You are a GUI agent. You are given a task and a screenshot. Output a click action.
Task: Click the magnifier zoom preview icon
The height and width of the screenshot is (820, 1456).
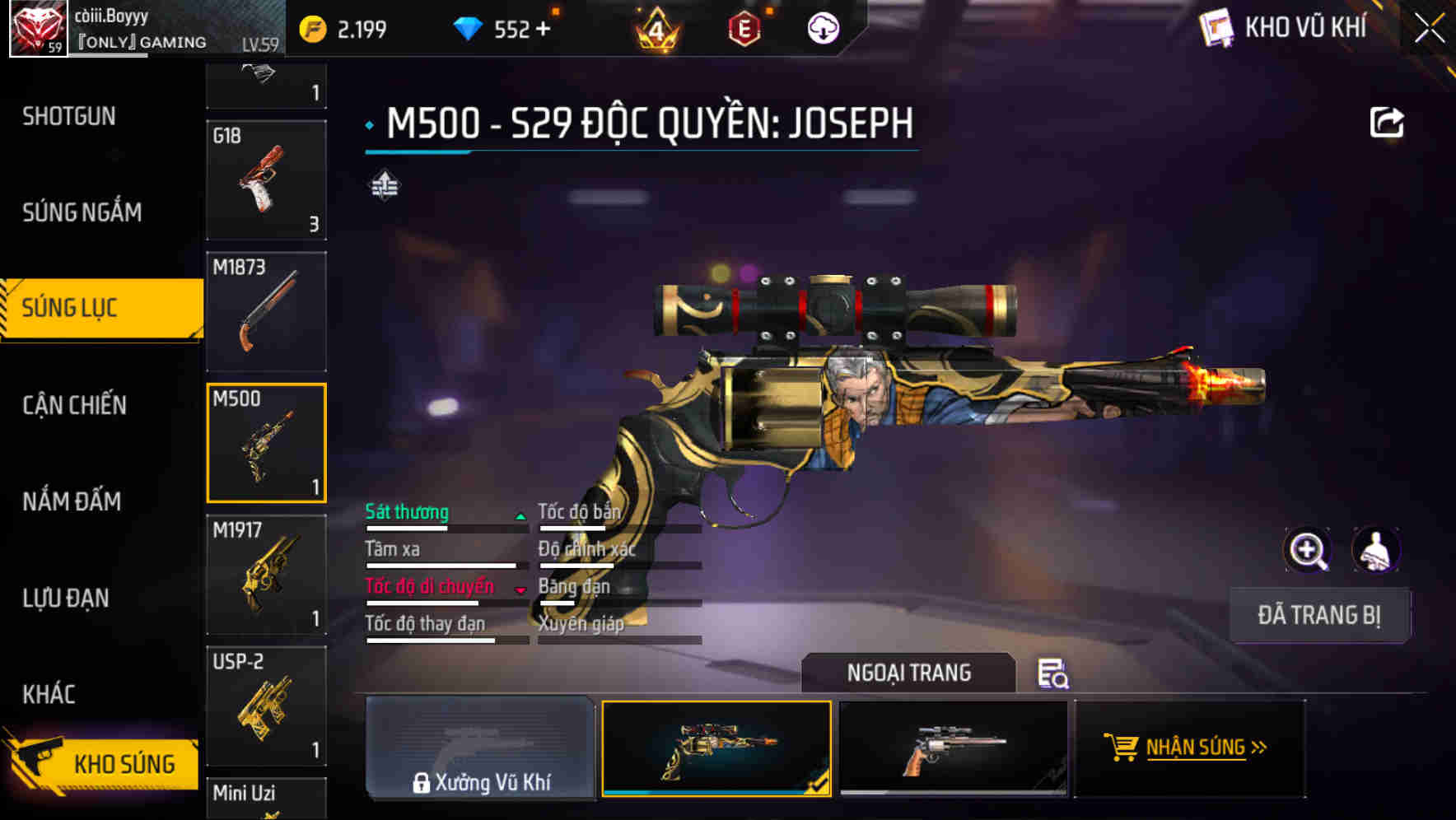(x=1308, y=550)
